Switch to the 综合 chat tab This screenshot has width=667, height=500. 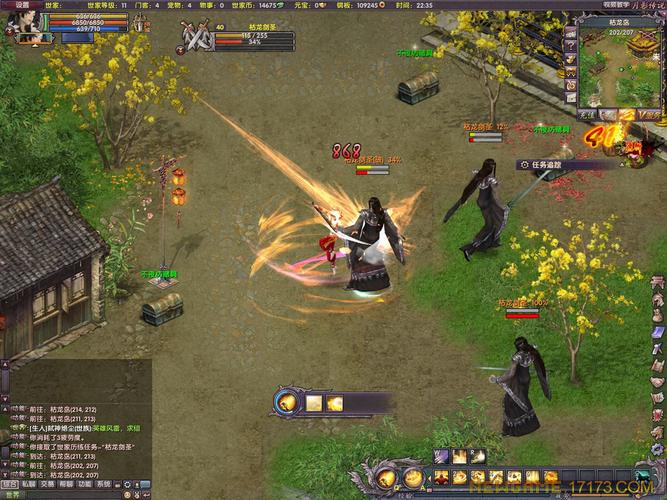point(9,483)
